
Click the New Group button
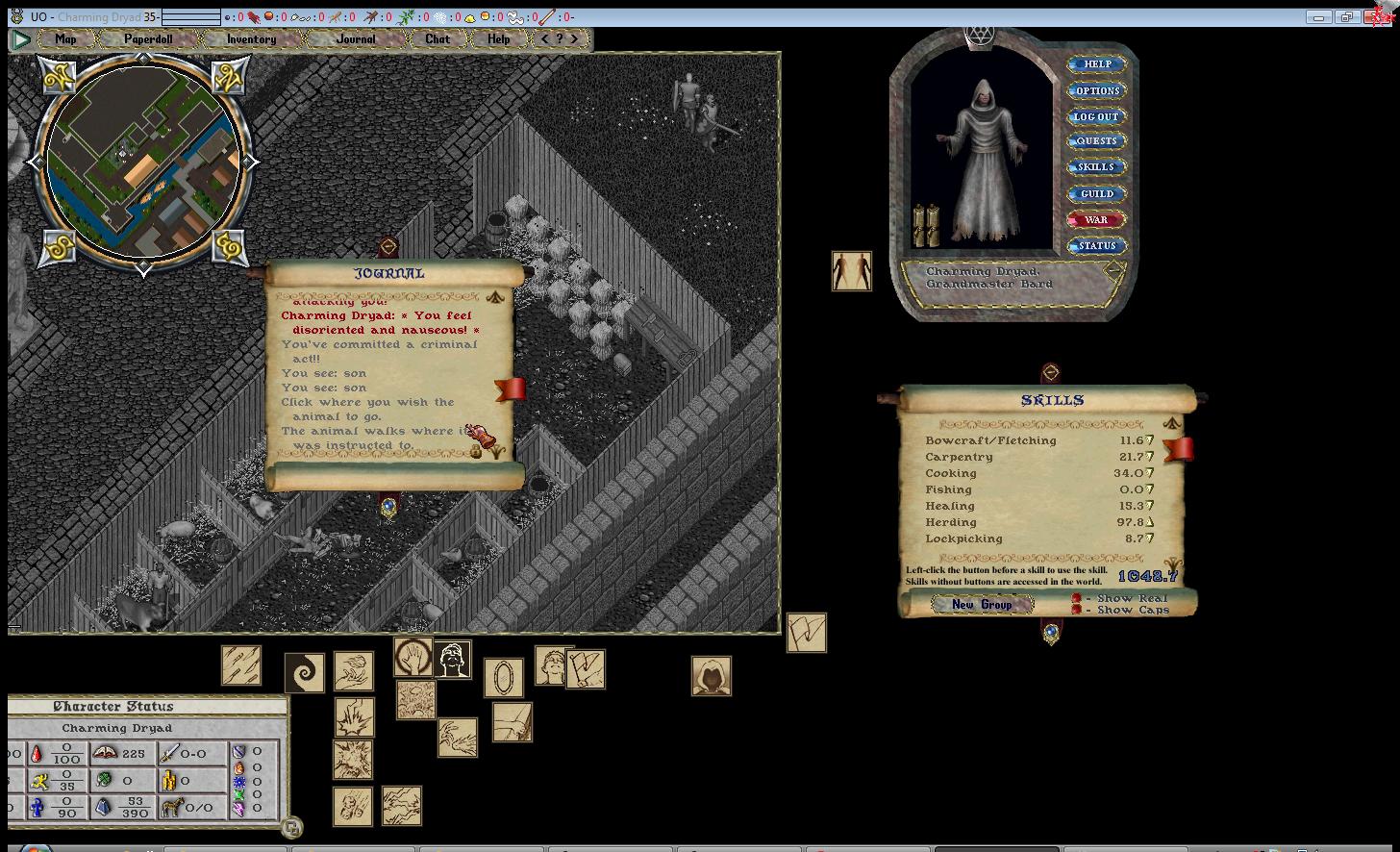tap(982, 605)
